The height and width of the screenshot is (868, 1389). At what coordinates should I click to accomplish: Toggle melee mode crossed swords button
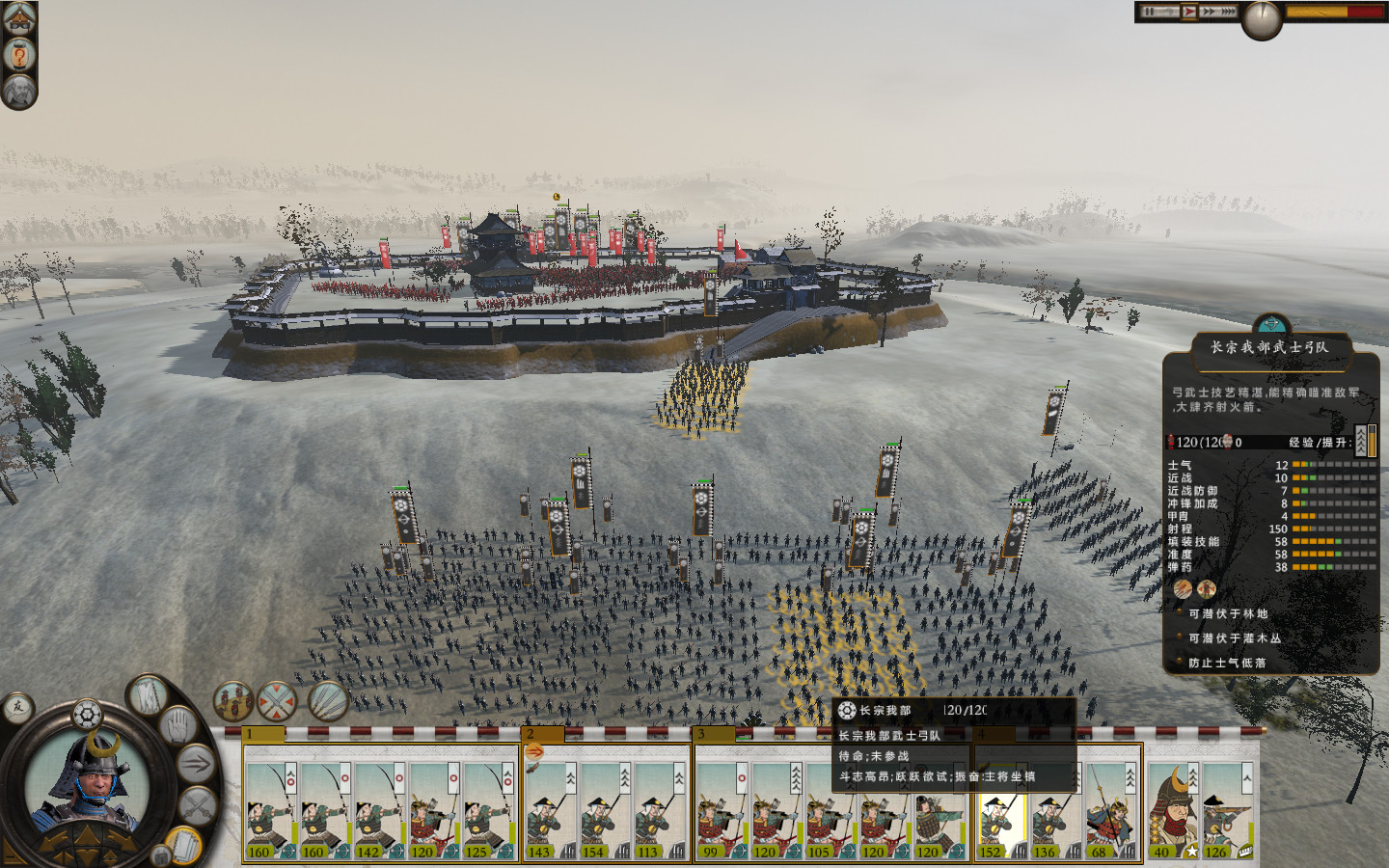tap(198, 805)
